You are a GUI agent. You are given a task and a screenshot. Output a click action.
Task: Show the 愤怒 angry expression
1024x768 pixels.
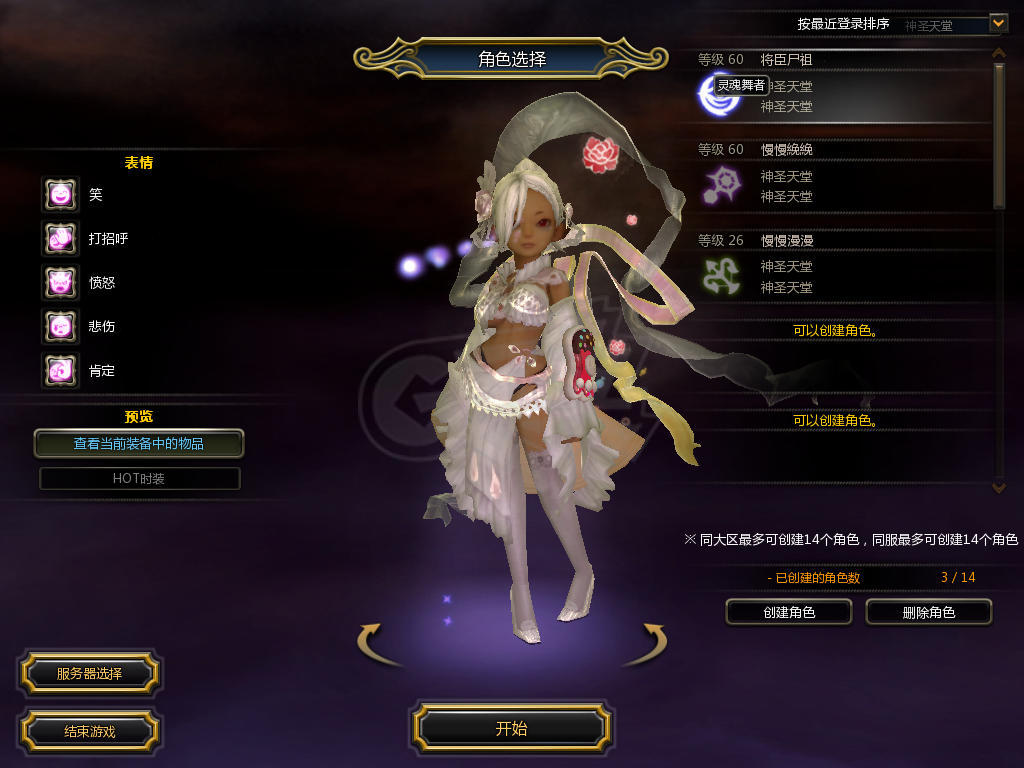click(60, 282)
